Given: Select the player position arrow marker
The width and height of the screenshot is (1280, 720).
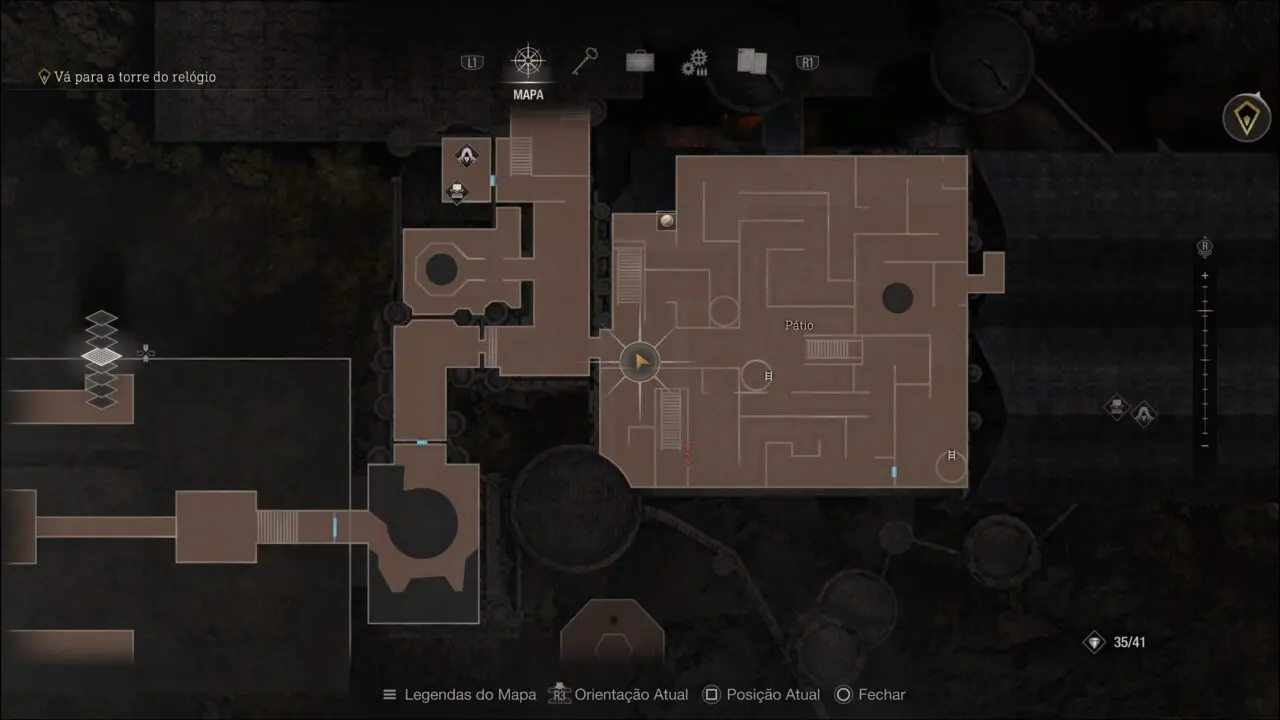Looking at the screenshot, I should tap(640, 361).
